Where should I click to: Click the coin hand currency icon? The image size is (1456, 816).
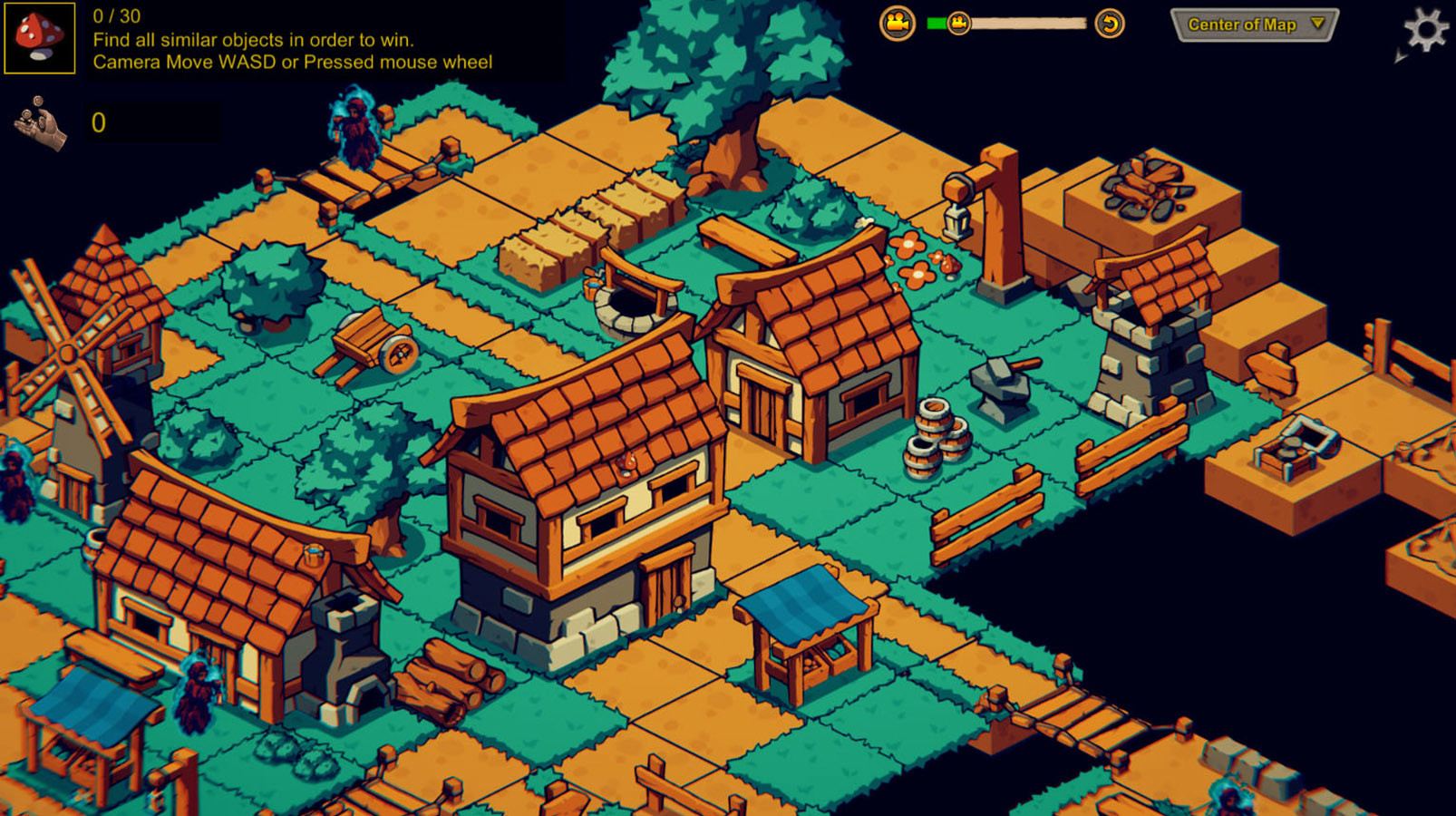pyautogui.click(x=40, y=122)
